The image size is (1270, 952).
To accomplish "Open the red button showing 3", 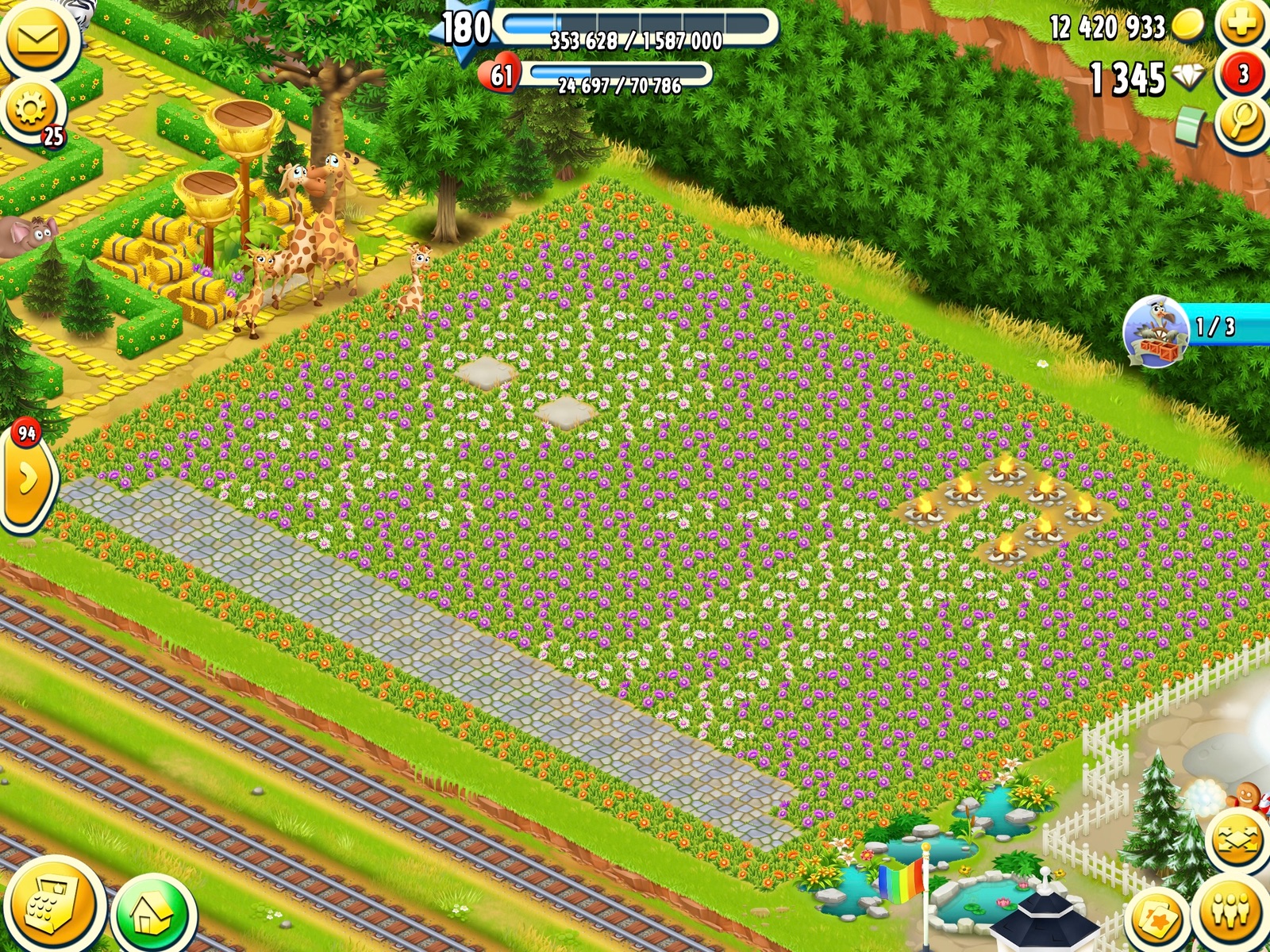I will click(x=1242, y=75).
